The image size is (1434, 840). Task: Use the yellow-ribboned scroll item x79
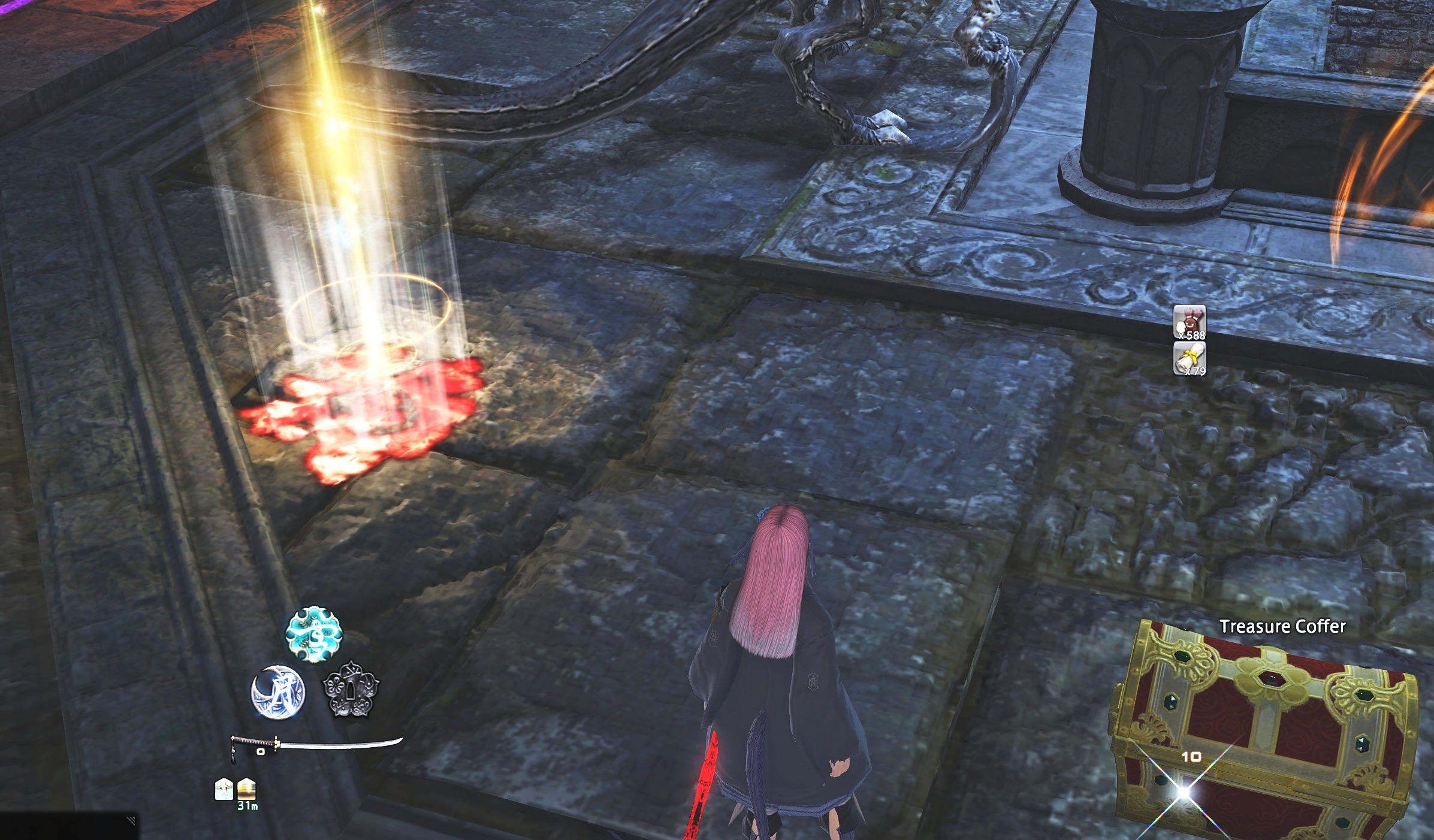coord(1189,358)
